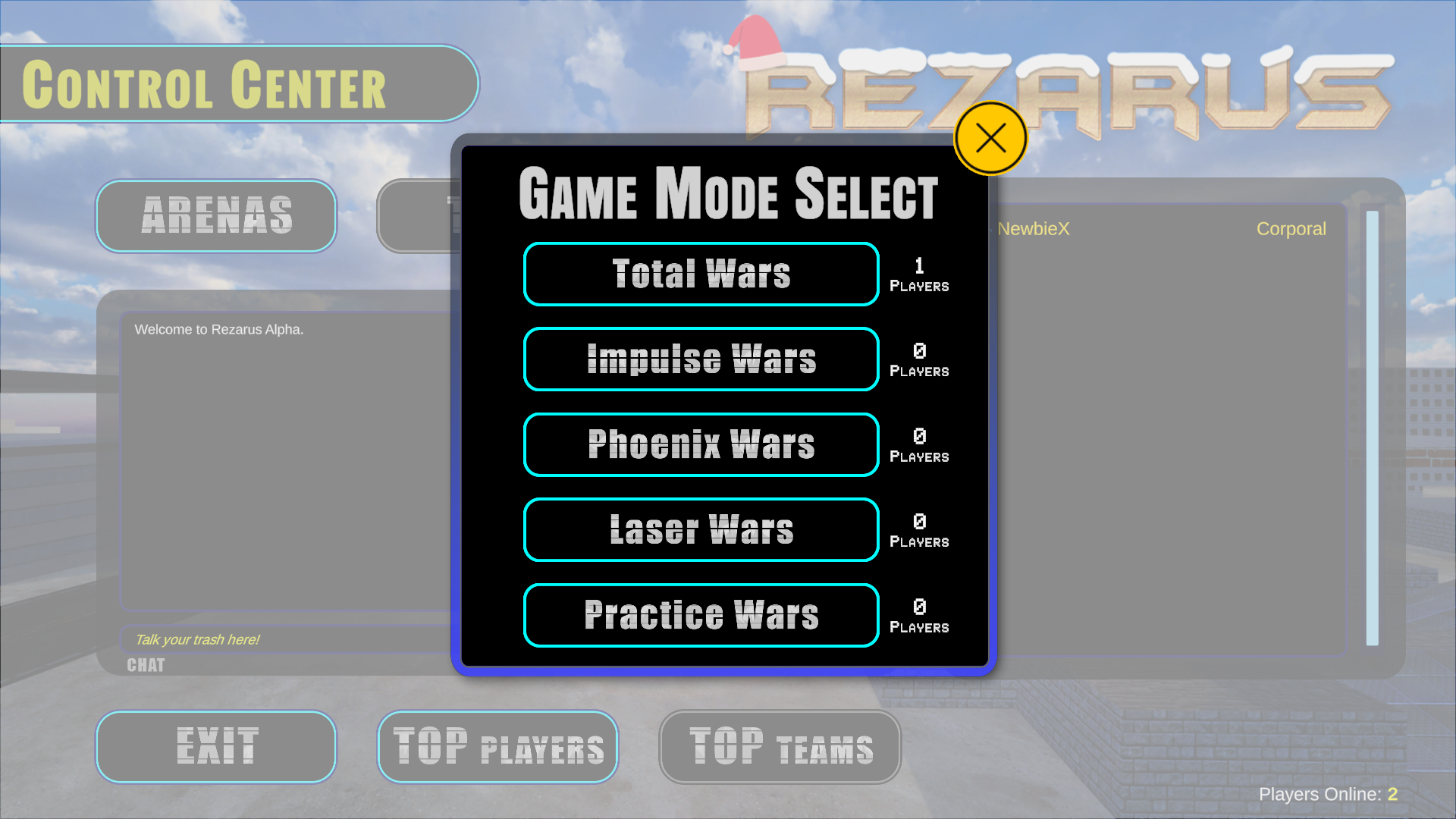
Task: View the Top Teams rankings
Action: pos(780,747)
